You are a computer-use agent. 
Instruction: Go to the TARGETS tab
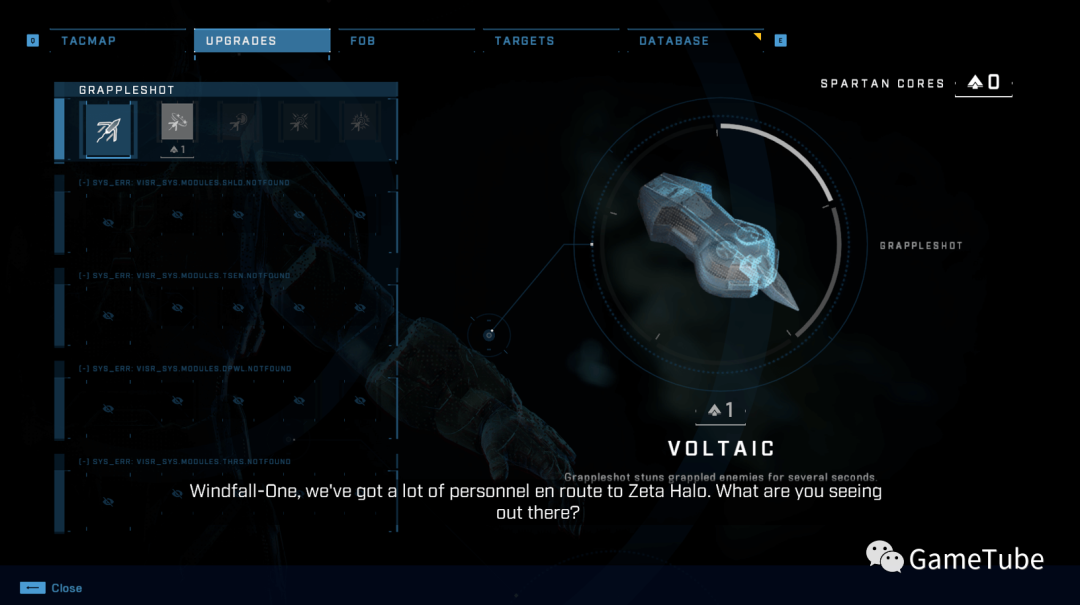pyautogui.click(x=524, y=41)
